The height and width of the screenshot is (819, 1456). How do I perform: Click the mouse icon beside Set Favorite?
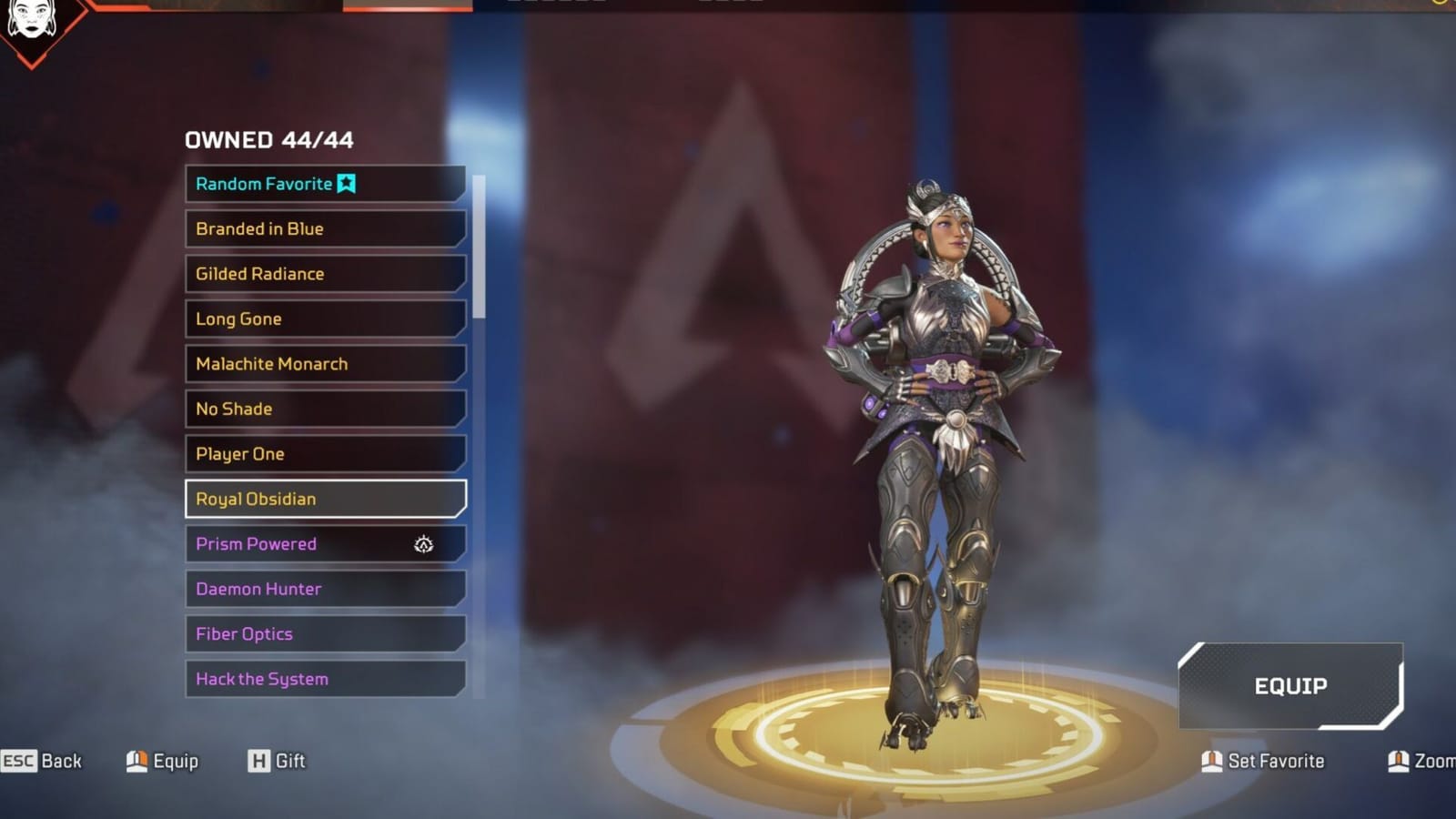click(1212, 761)
